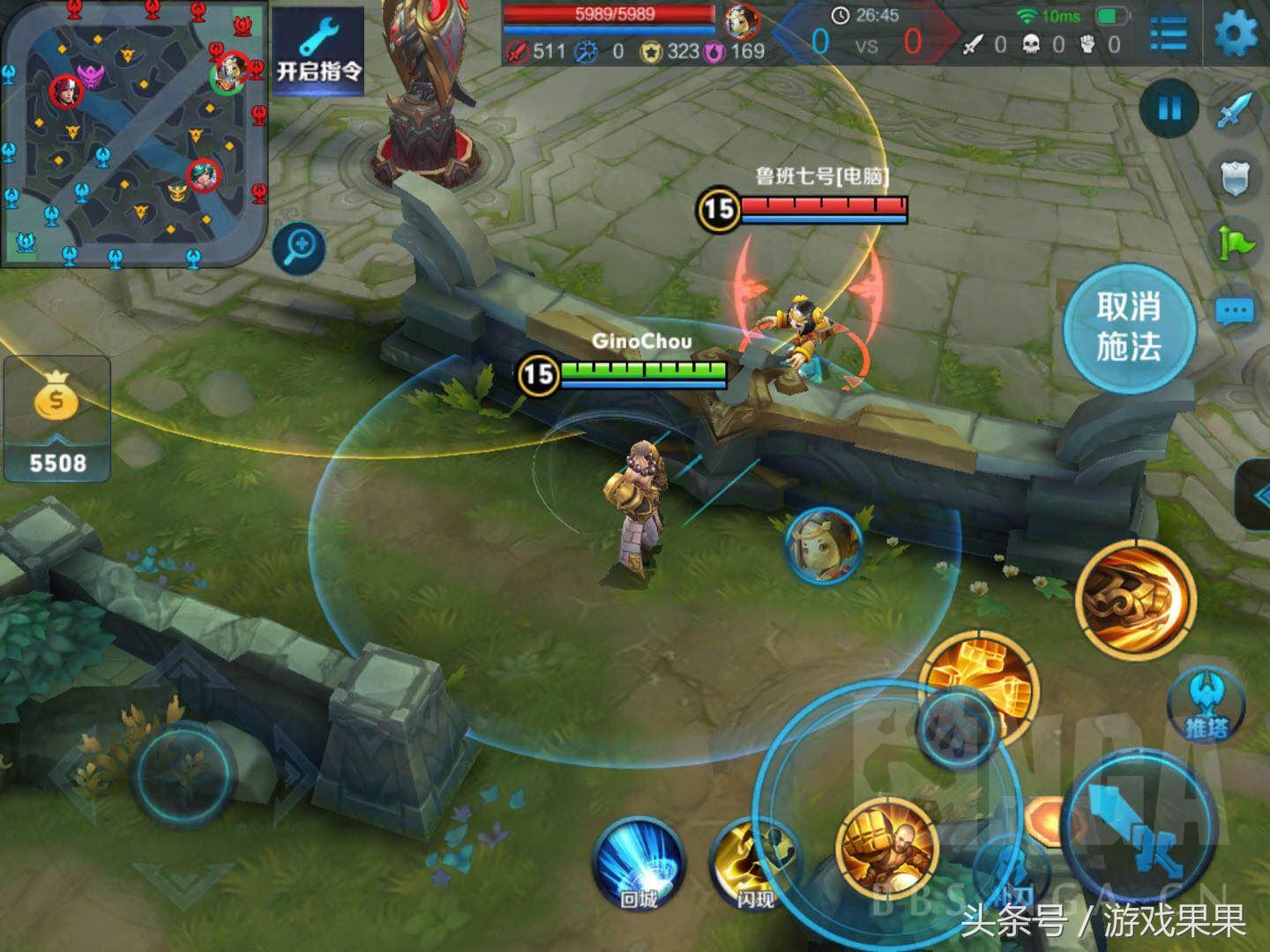This screenshot has height=952, width=1270.
Task: Send the shield defend signal
Action: tap(1236, 177)
